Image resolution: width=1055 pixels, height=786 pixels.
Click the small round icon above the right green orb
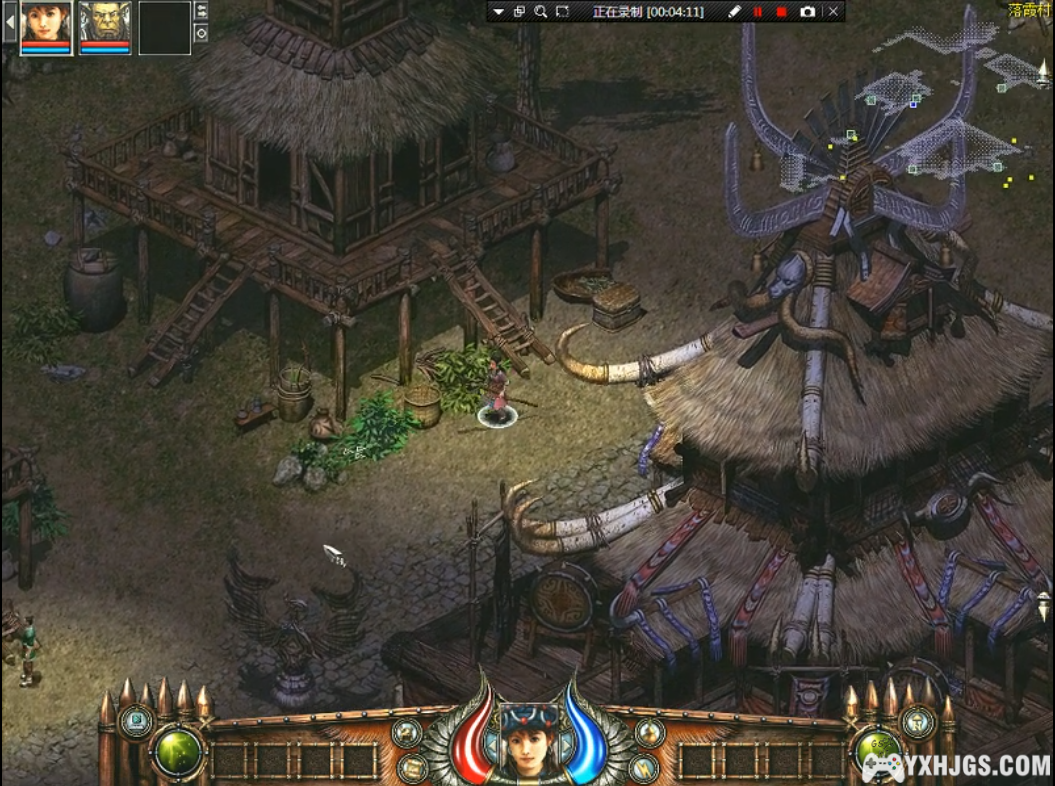point(917,721)
